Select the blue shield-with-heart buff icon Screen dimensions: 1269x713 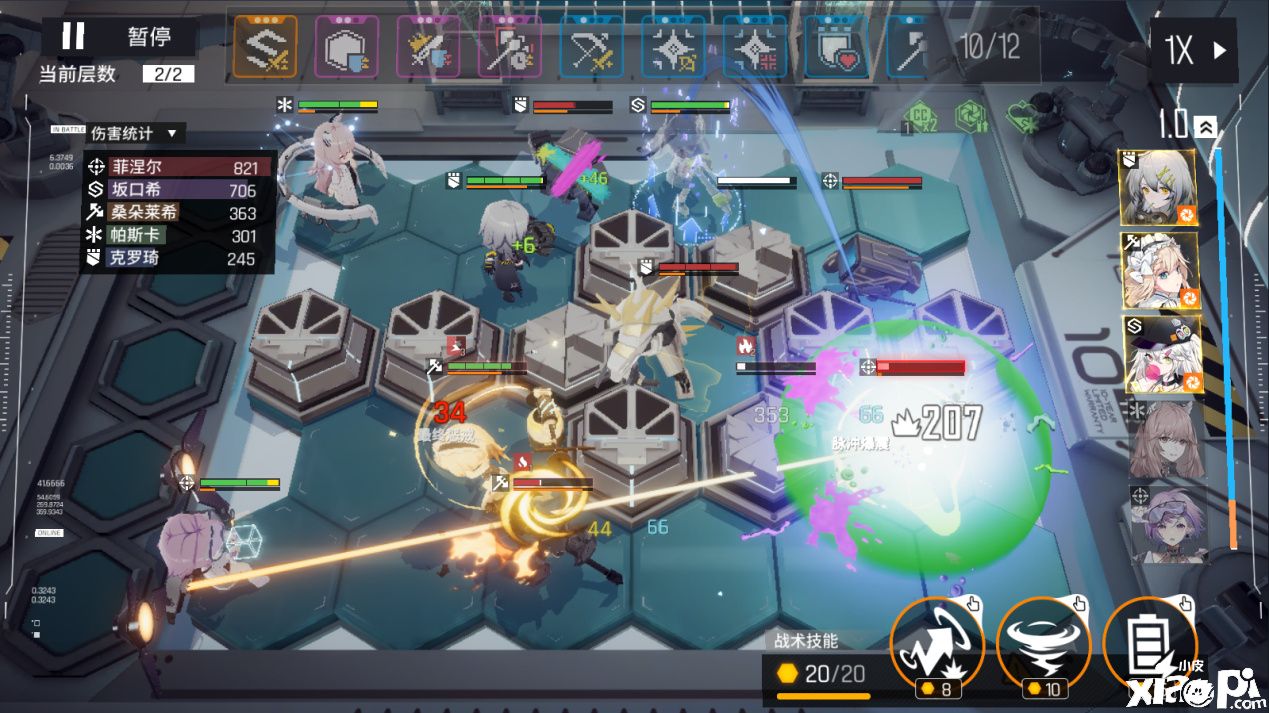pyautogui.click(x=836, y=47)
